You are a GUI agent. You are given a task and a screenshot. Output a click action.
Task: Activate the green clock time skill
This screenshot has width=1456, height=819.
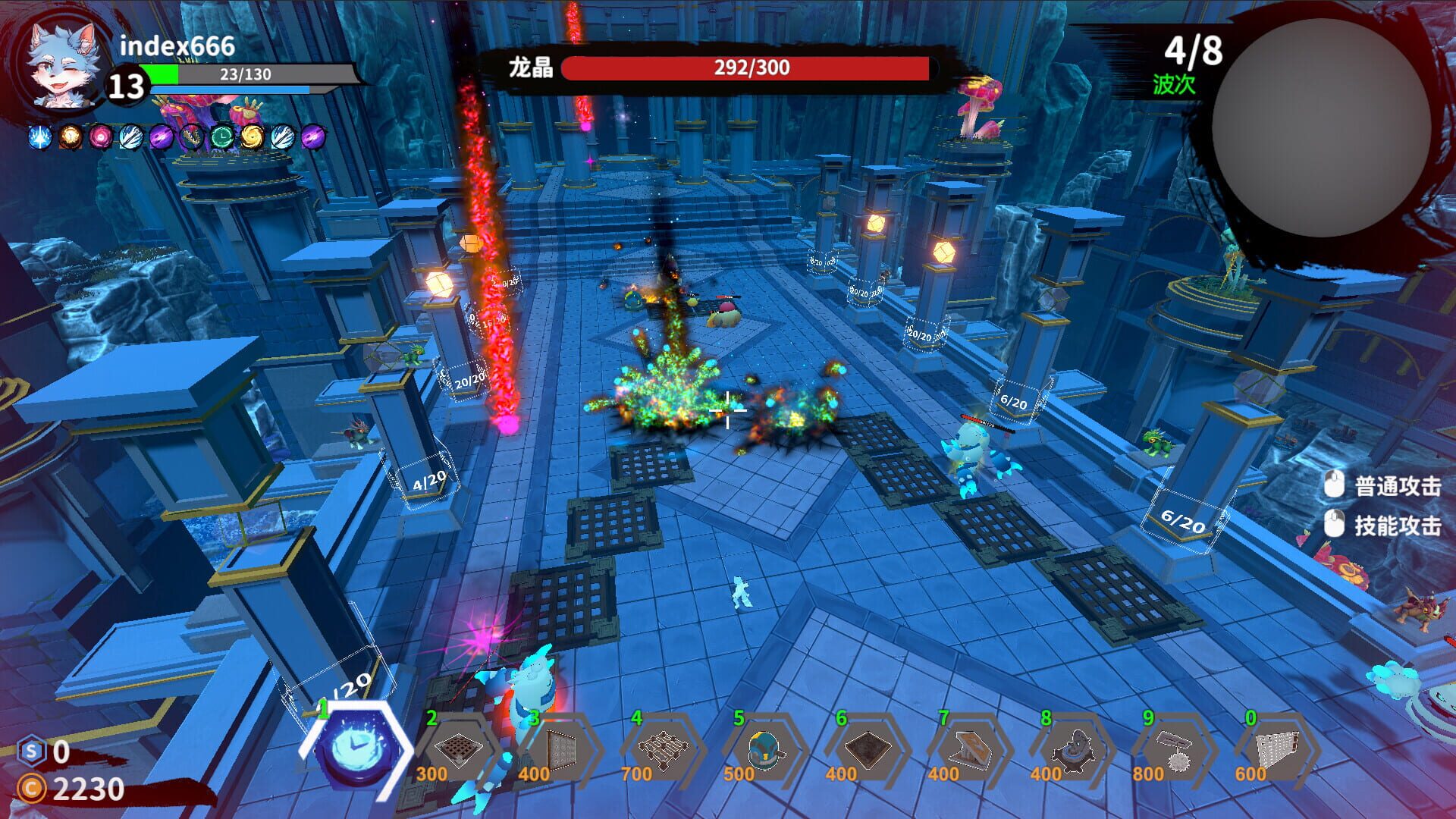click(x=221, y=136)
